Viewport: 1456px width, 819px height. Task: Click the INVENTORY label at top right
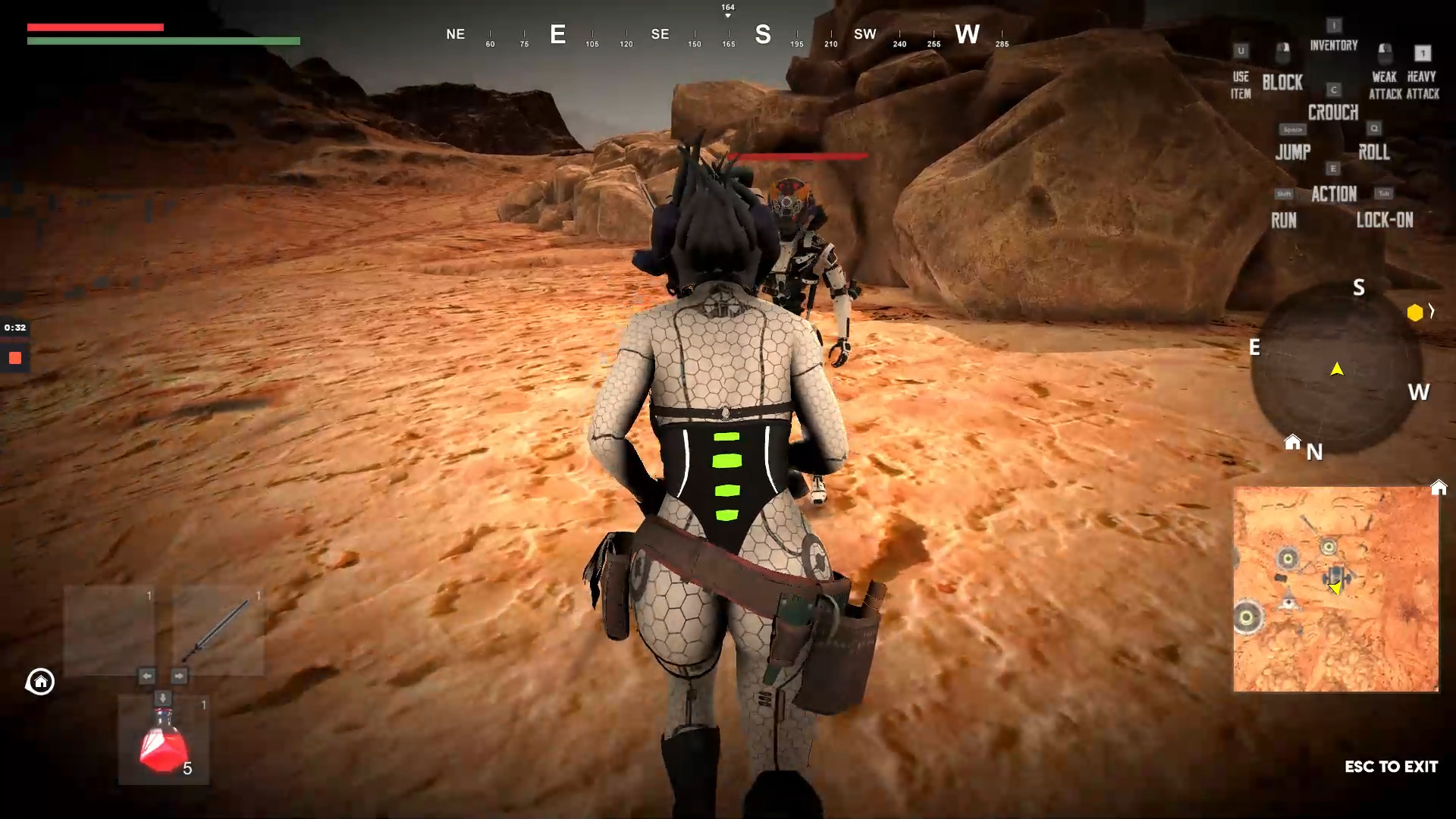coord(1332,45)
